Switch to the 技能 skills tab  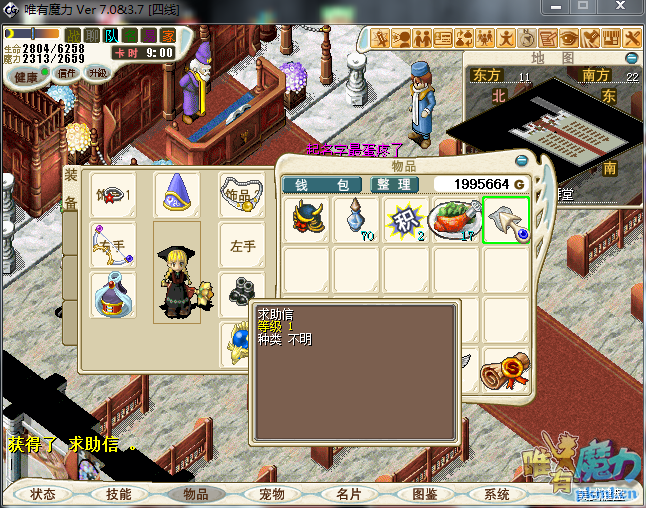119,494
